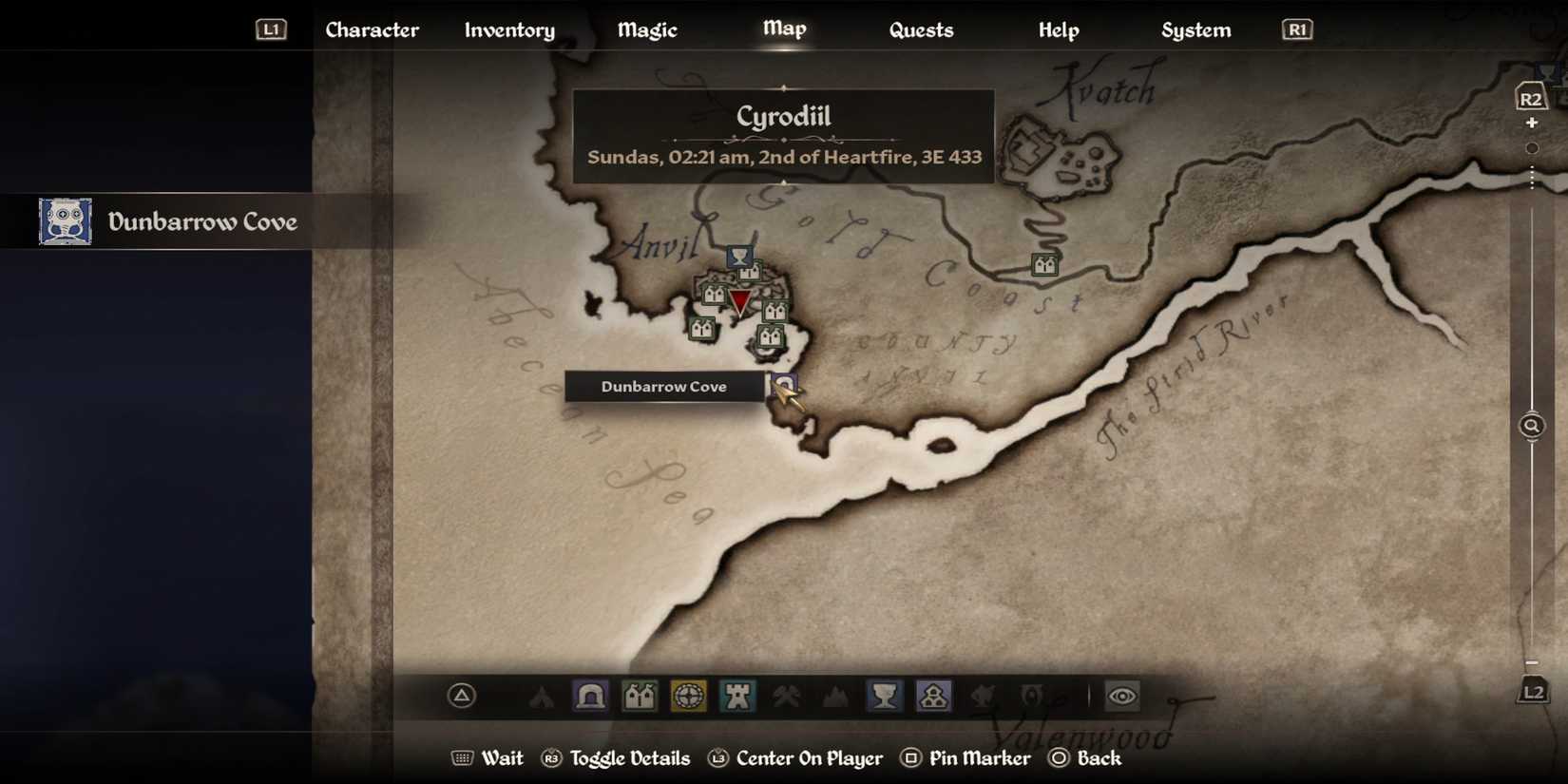
Task: Enable the camp map marker filter
Action: pyautogui.click(x=542, y=696)
